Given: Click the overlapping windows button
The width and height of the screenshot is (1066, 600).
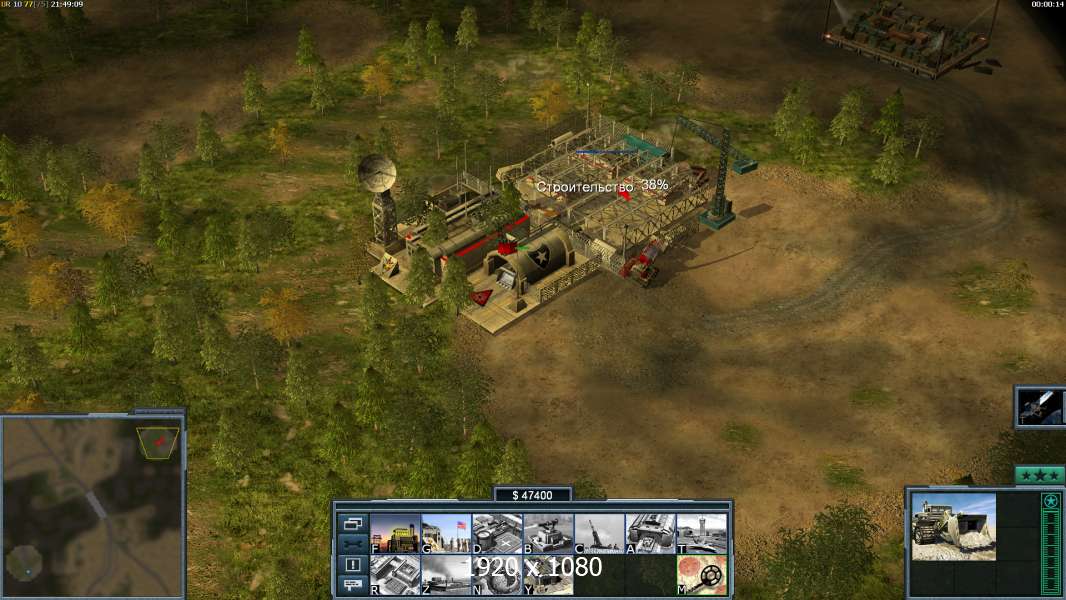Looking at the screenshot, I should tap(352, 523).
